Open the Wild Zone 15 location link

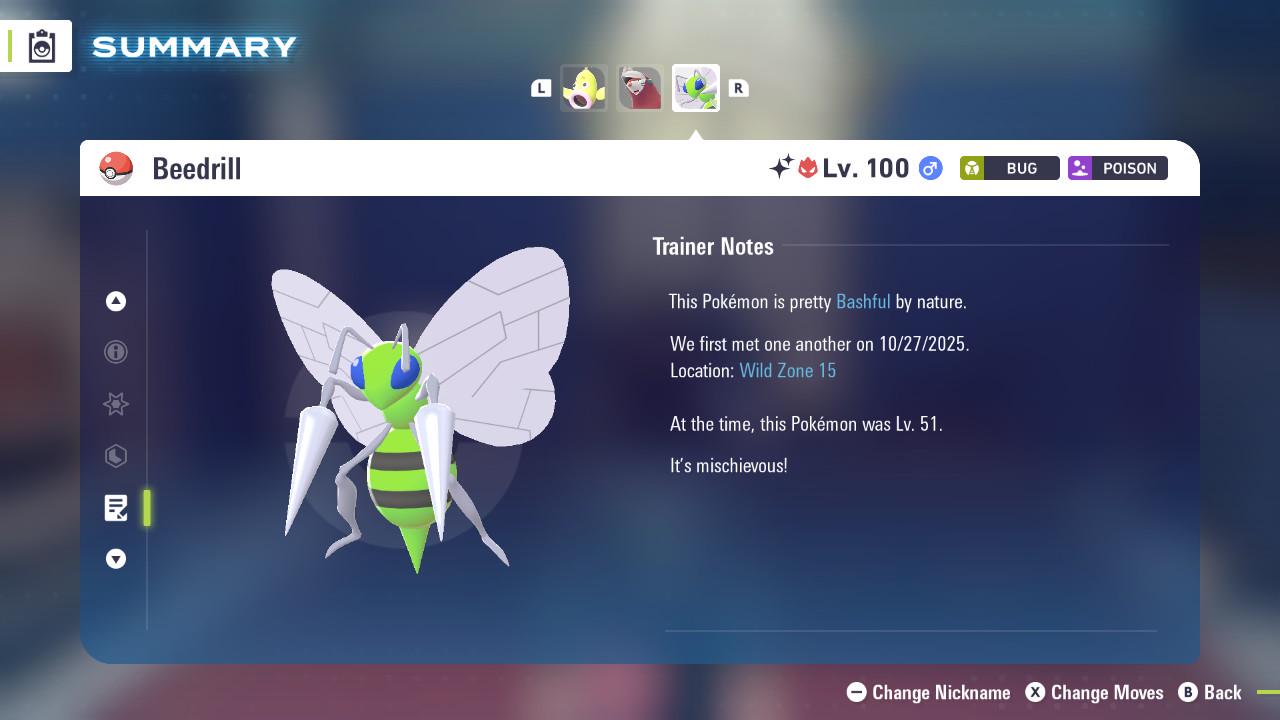pos(788,370)
